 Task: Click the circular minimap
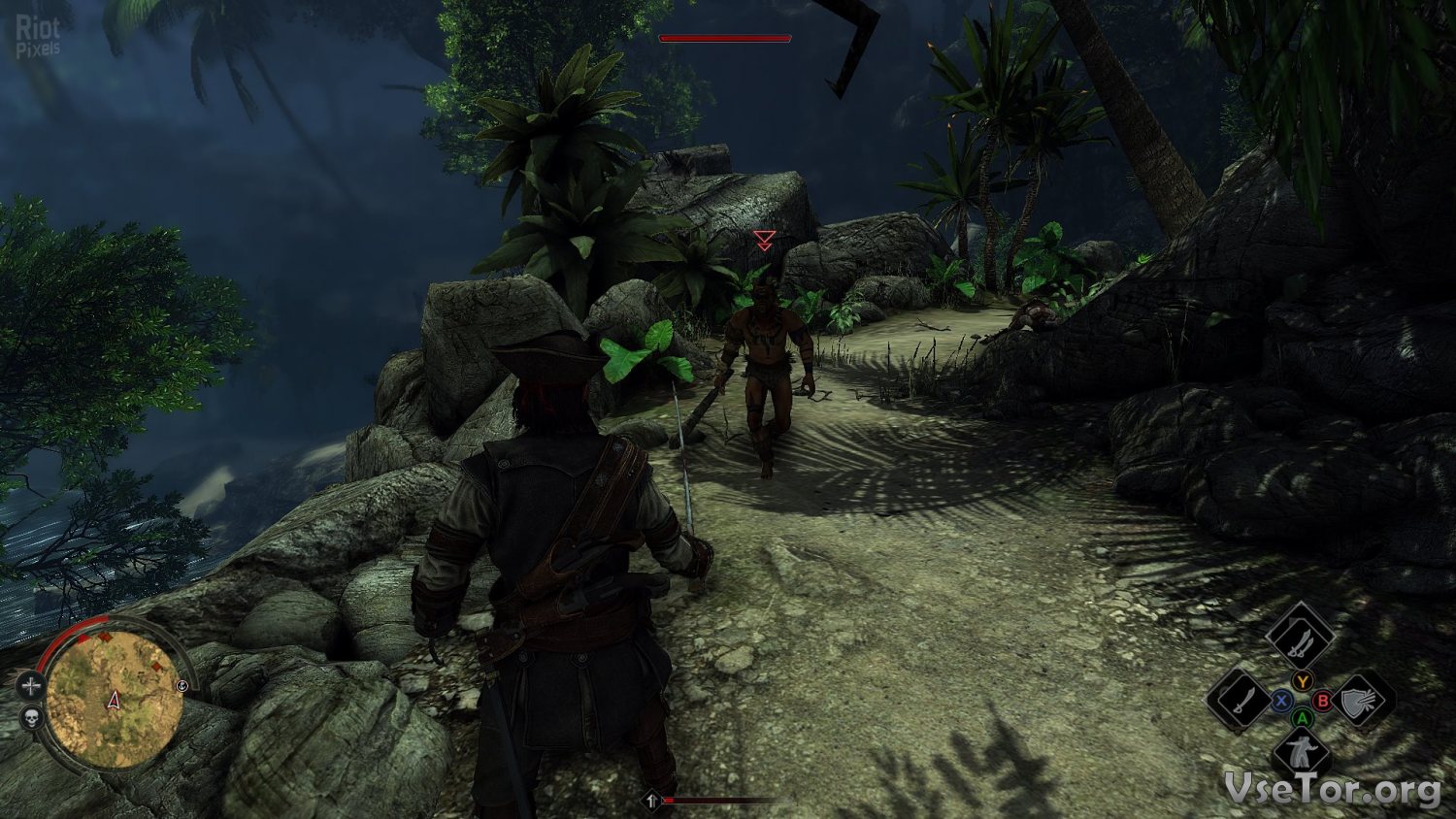coord(115,697)
